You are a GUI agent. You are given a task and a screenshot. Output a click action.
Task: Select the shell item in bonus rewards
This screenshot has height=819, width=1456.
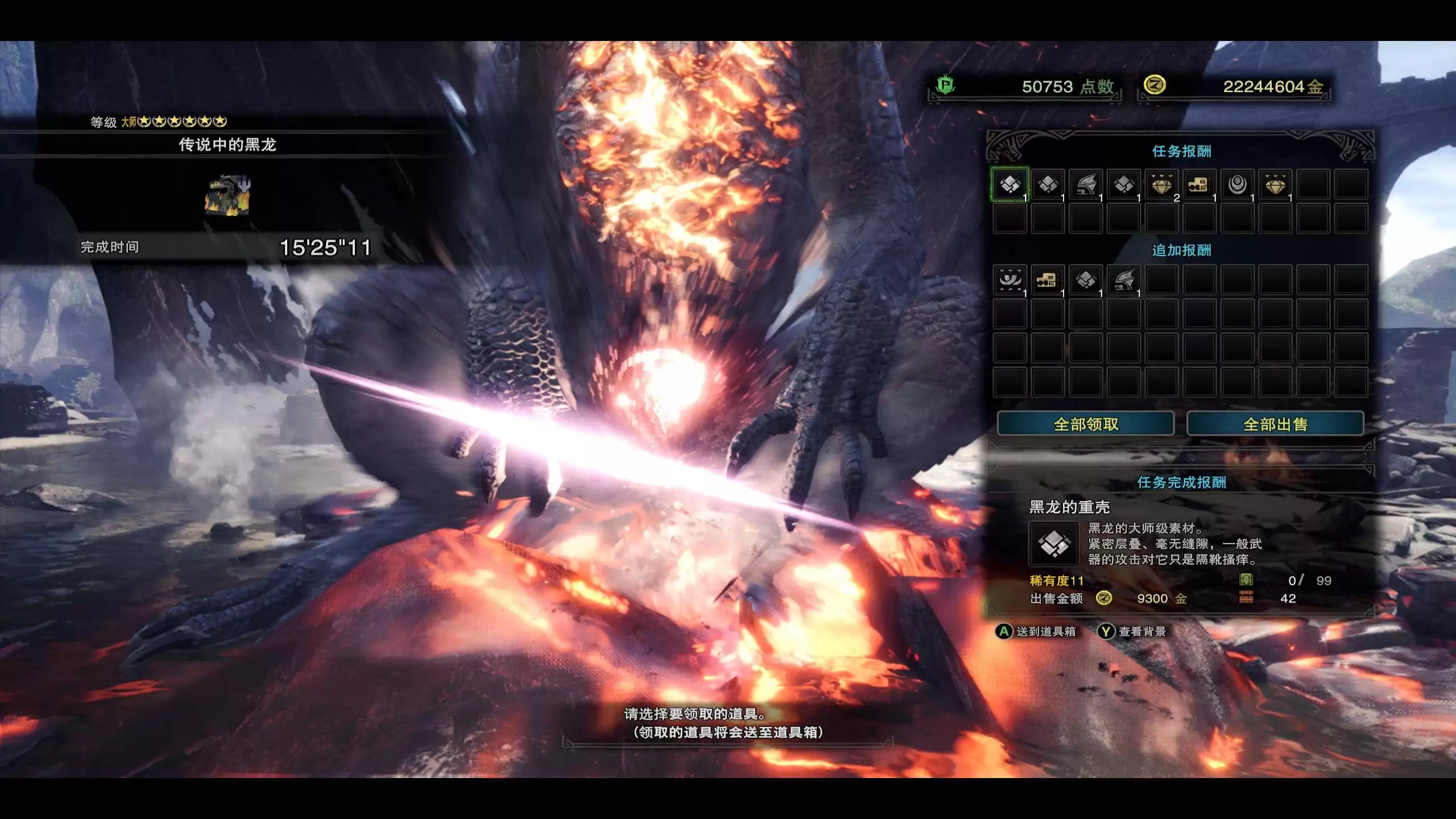point(1086,280)
